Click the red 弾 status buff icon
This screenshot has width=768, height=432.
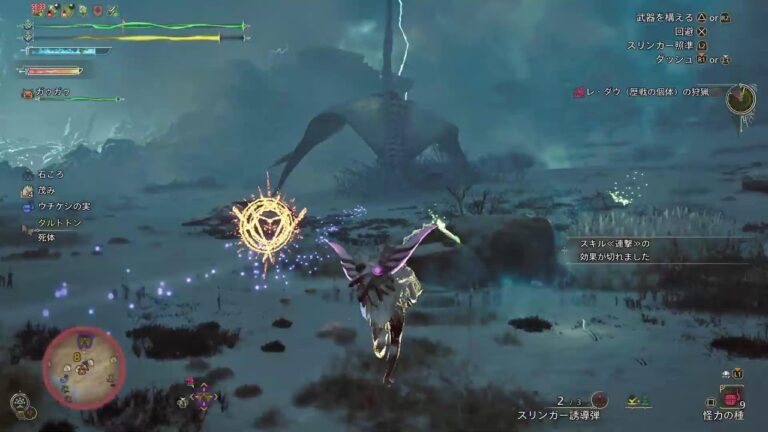point(37,10)
